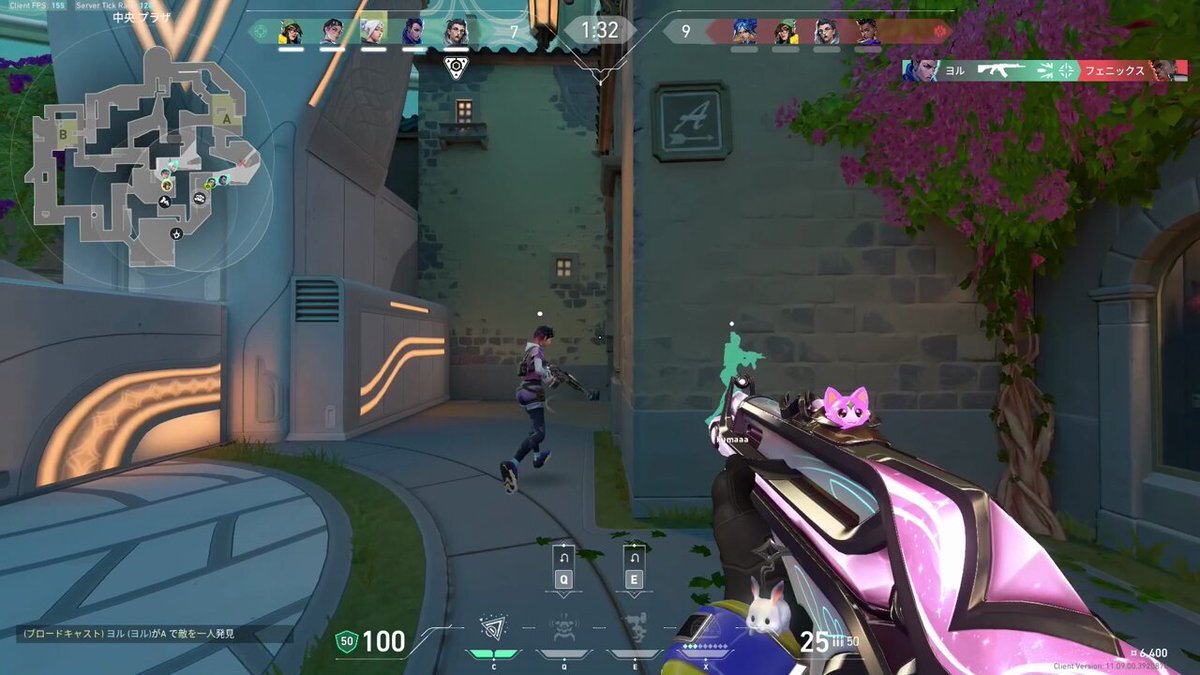
Task: Open the minimap in the top-left corner
Action: pos(138,150)
